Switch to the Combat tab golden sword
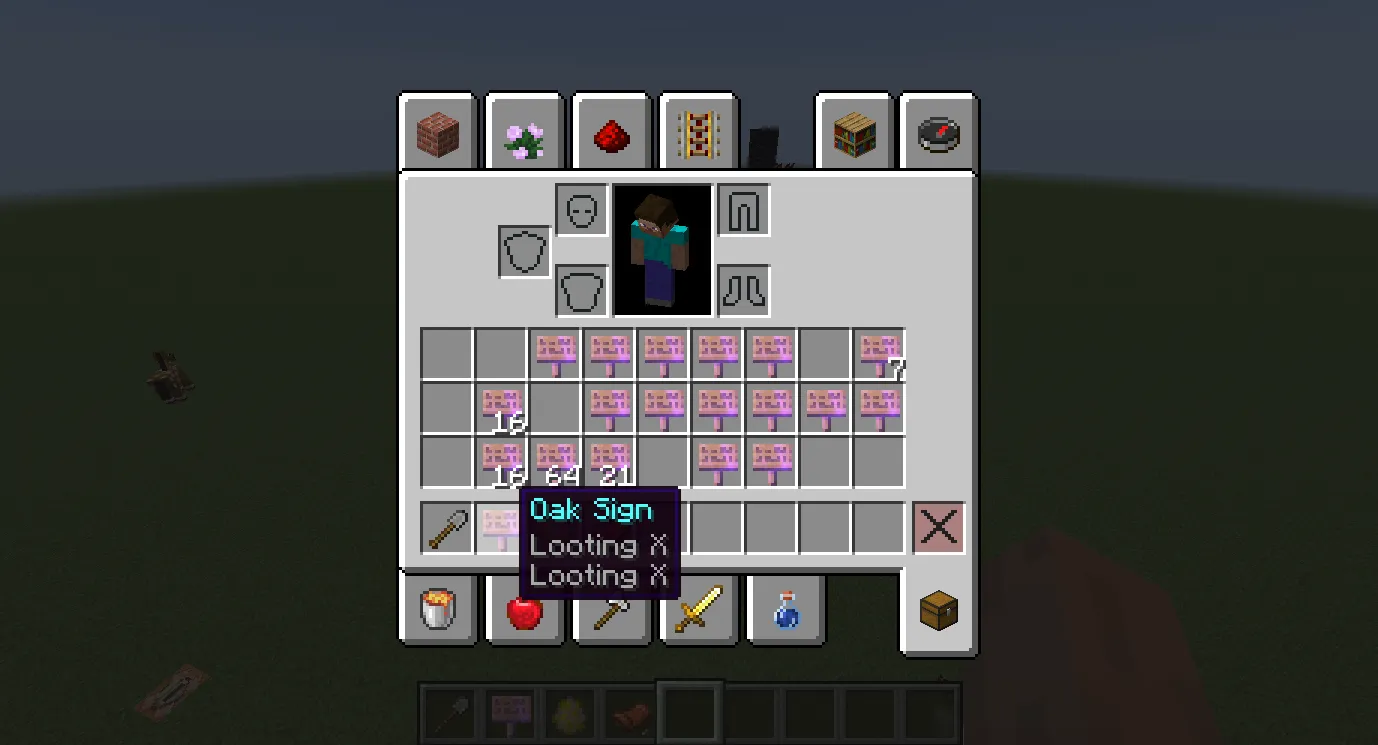This screenshot has width=1378, height=745. coord(697,610)
